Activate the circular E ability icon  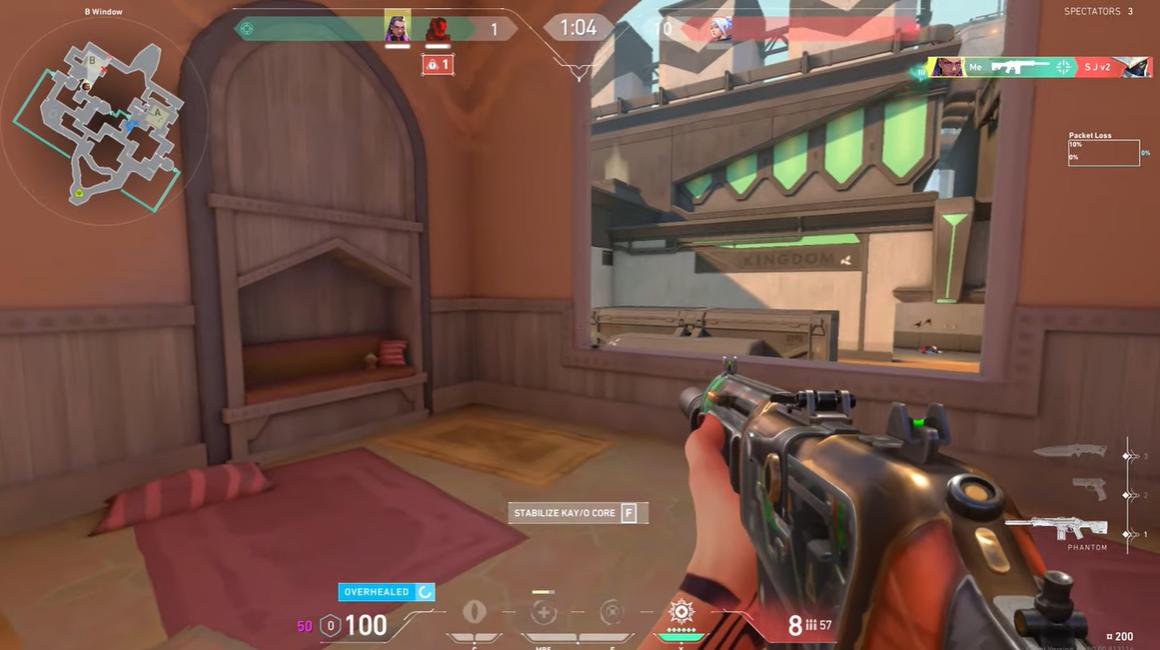pyautogui.click(x=611, y=613)
